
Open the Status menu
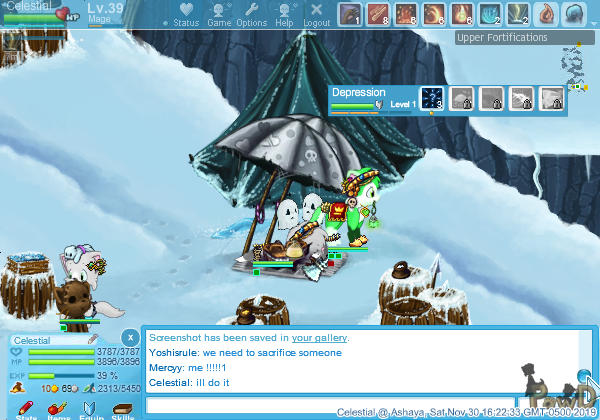[x=185, y=15]
